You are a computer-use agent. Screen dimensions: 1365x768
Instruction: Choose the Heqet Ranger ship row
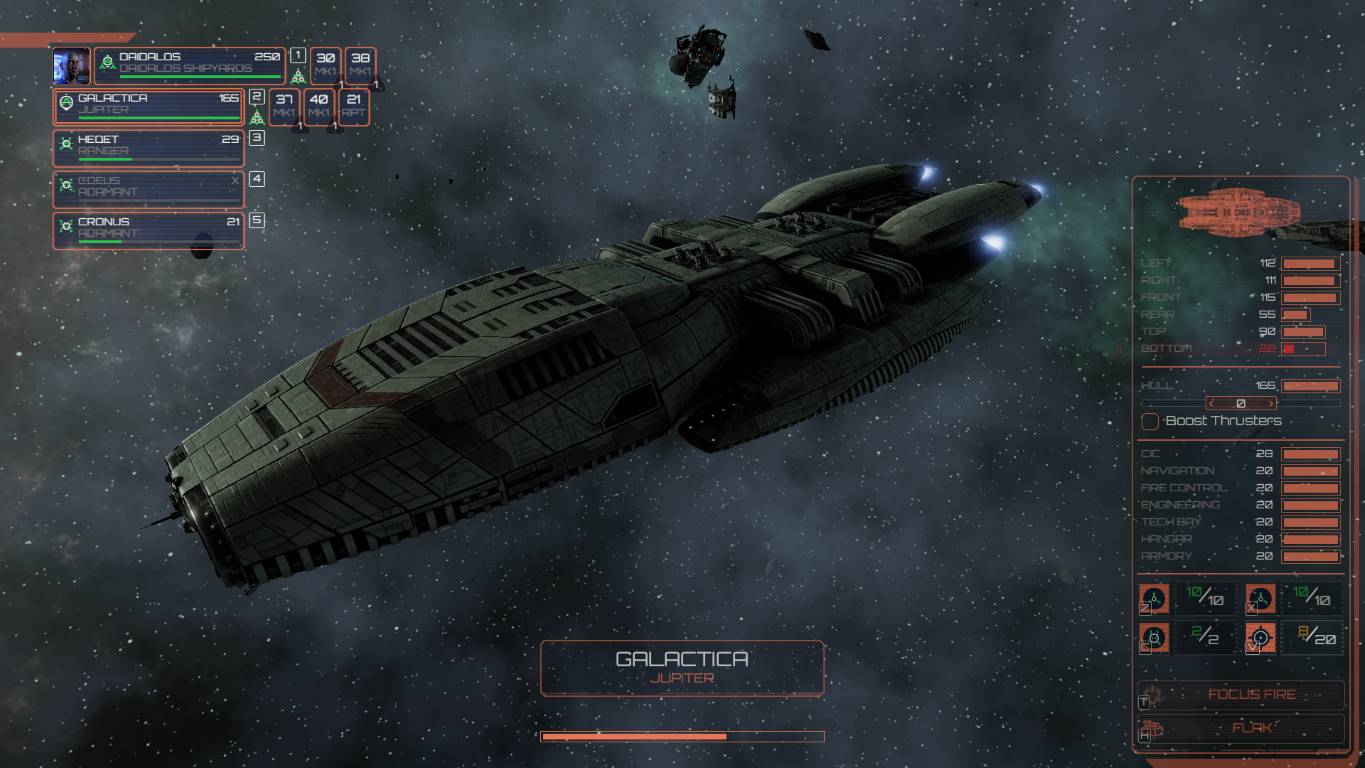(x=148, y=148)
